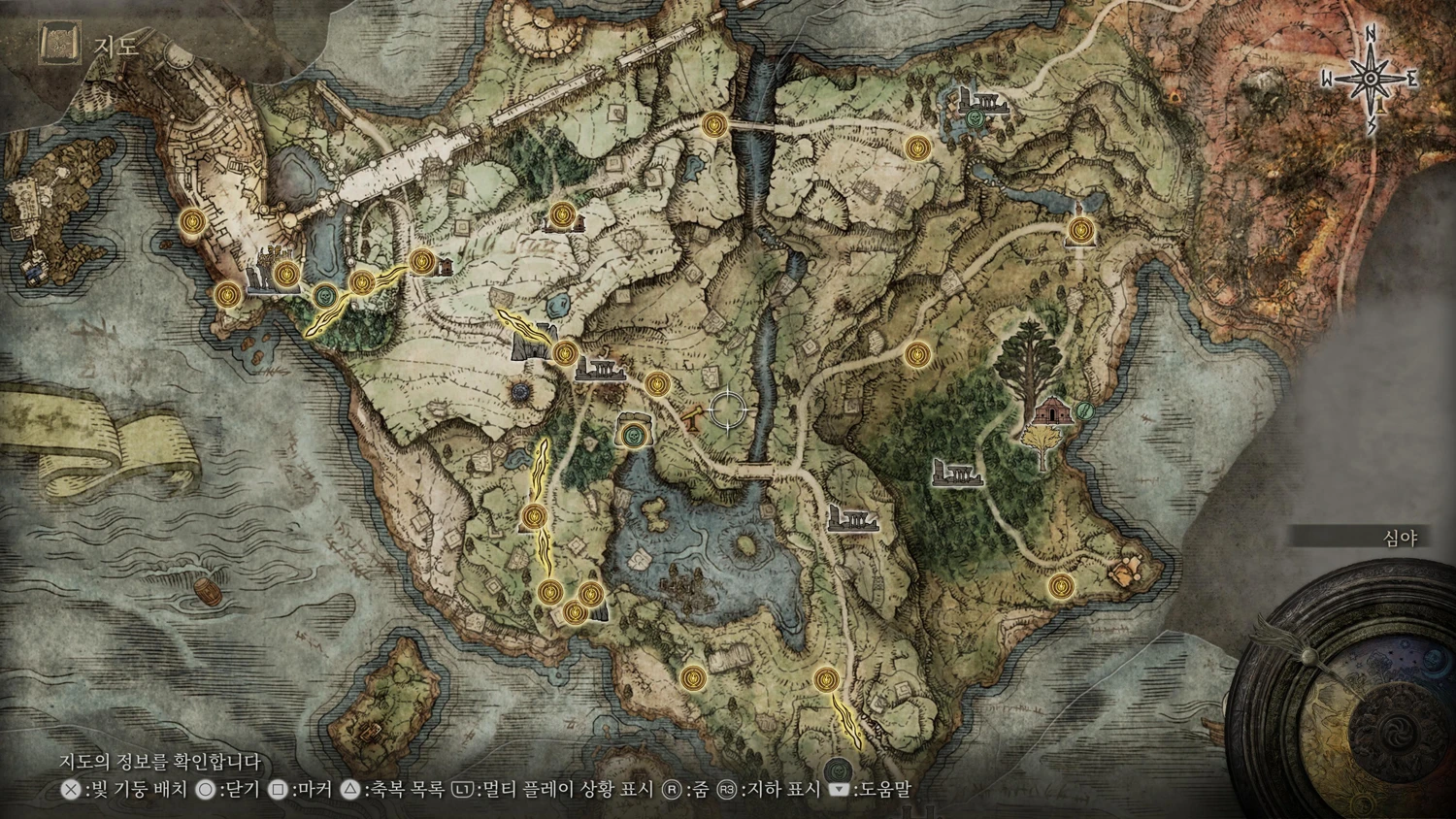Select the grace marker beside the northeastern pond tower

click(1079, 230)
